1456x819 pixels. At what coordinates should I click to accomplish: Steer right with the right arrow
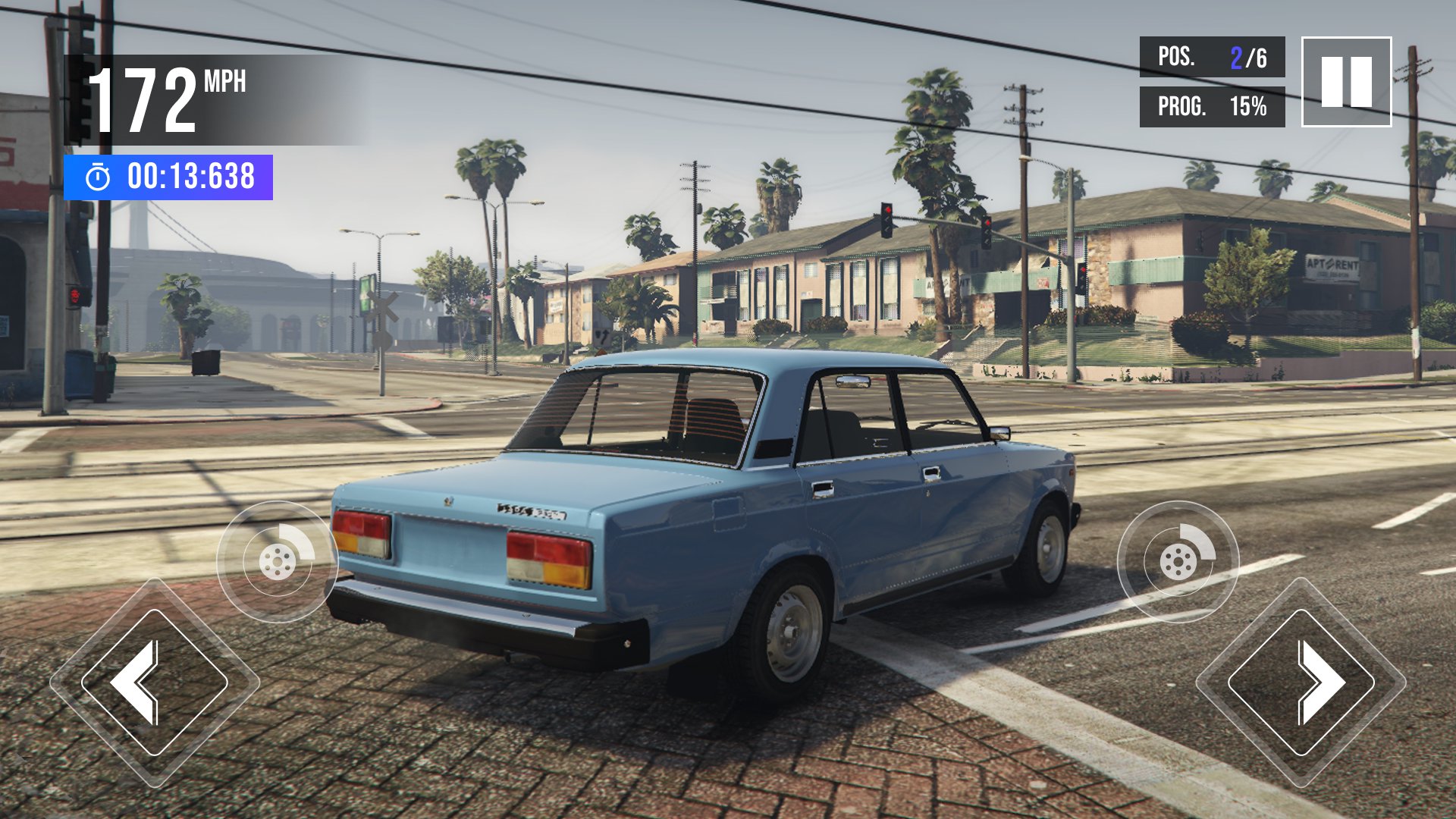(x=1301, y=682)
